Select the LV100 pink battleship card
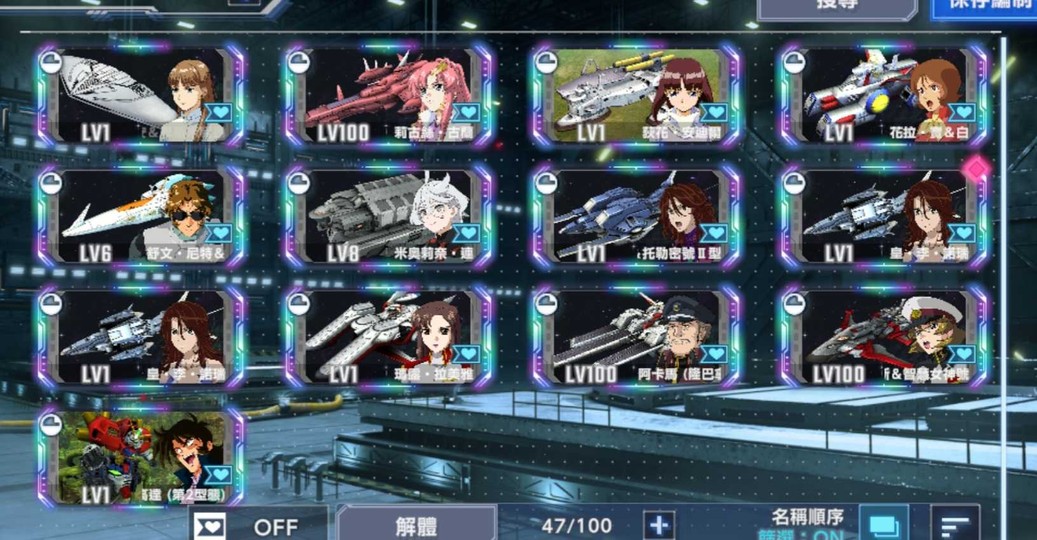The width and height of the screenshot is (1037, 540). pos(388,96)
